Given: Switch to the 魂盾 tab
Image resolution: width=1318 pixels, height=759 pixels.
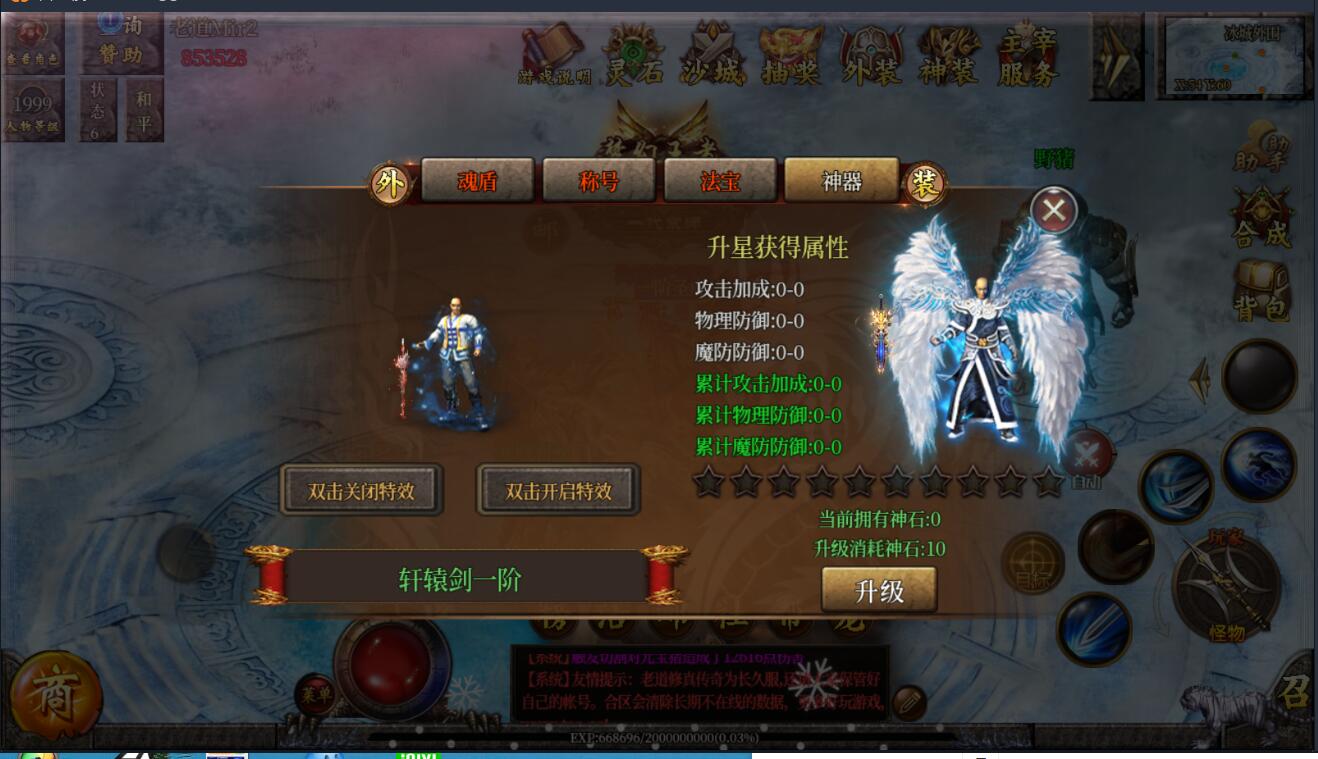Looking at the screenshot, I should tap(477, 181).
